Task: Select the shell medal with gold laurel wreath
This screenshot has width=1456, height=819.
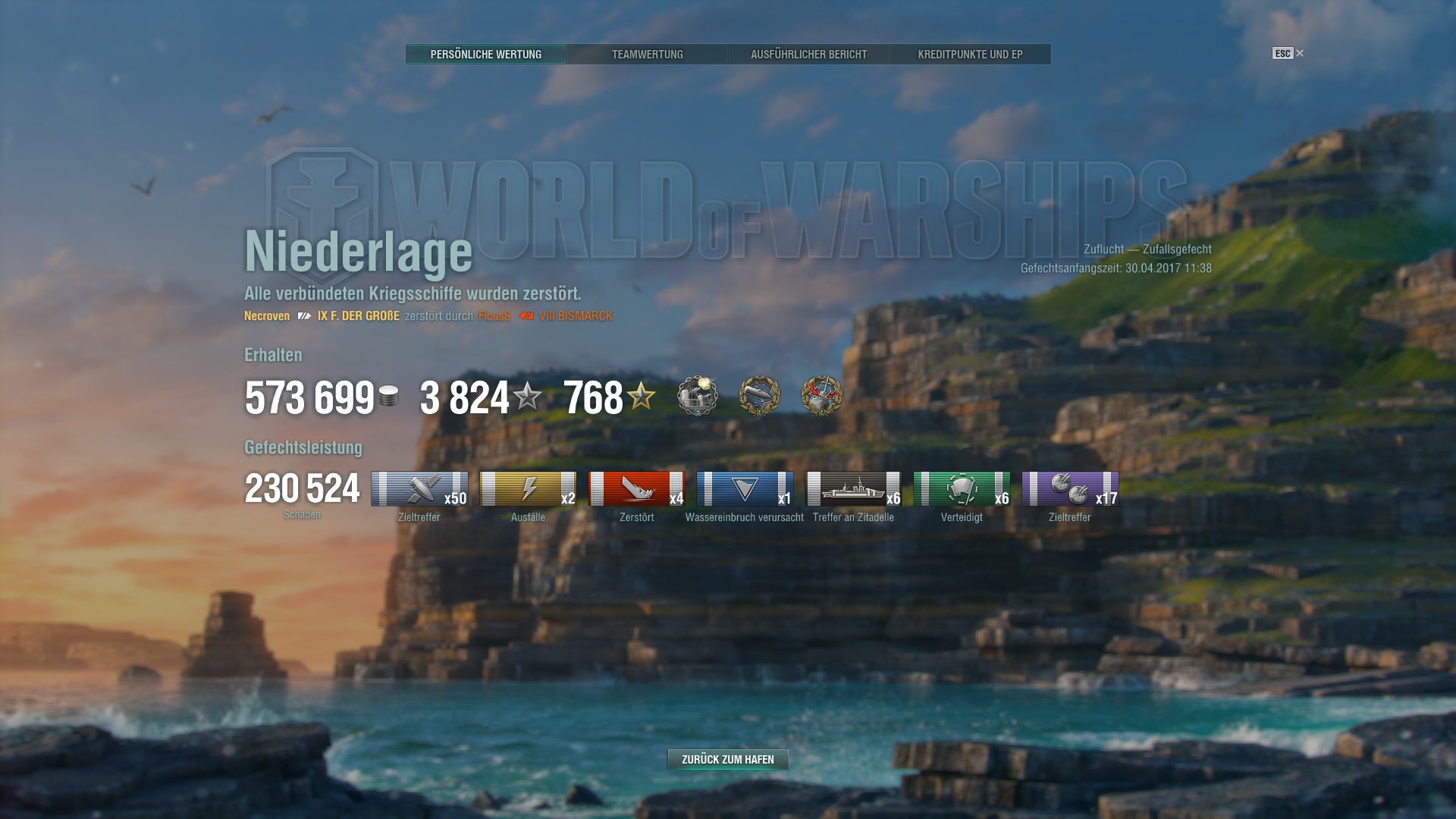Action: pyautogui.click(x=760, y=395)
